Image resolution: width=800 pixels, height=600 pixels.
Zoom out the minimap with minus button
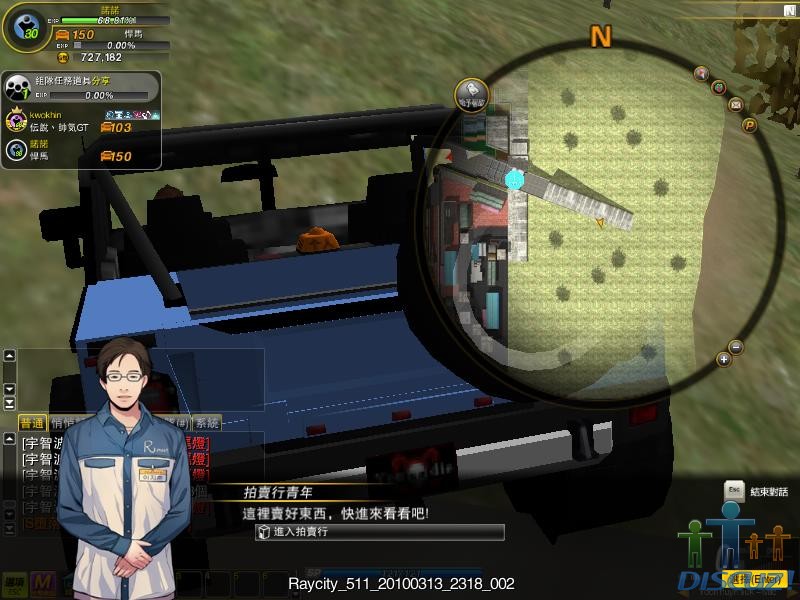pos(737,347)
